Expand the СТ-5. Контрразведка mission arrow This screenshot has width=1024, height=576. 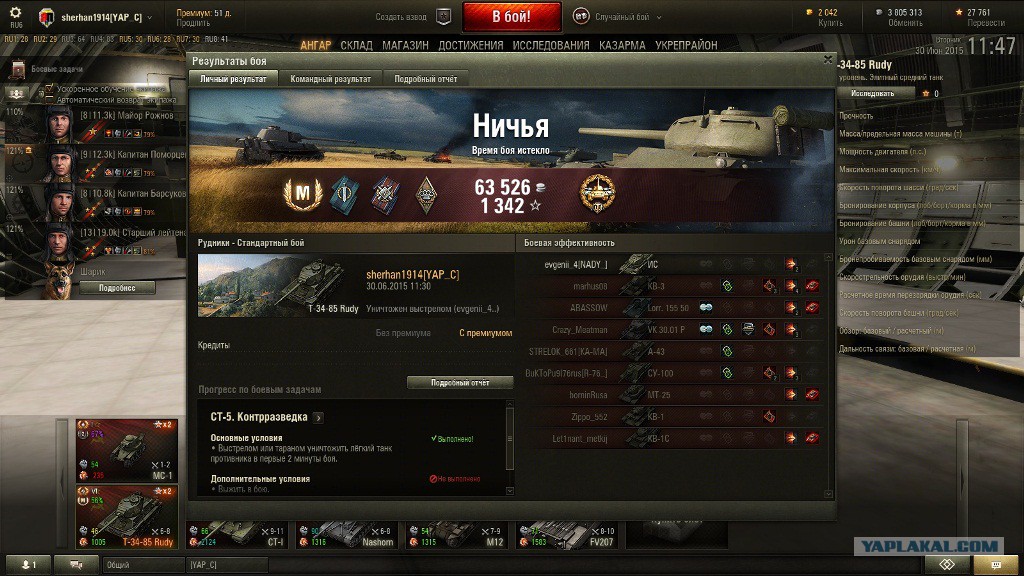(318, 418)
